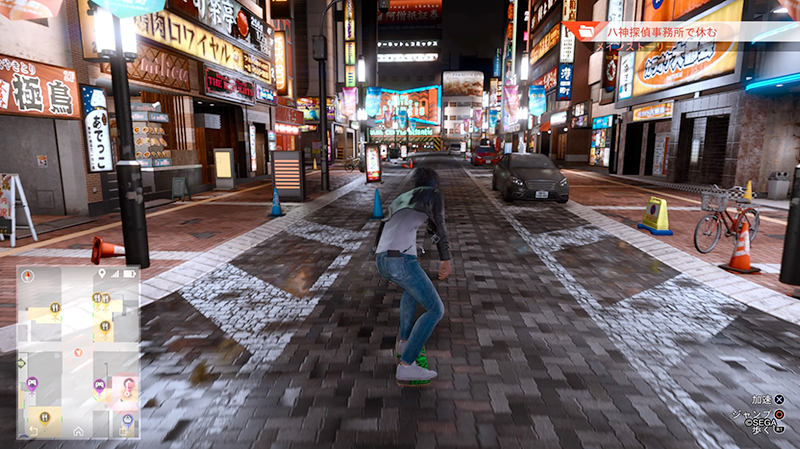
Task: Click the compass icon on the minimap
Action: pos(28,274)
